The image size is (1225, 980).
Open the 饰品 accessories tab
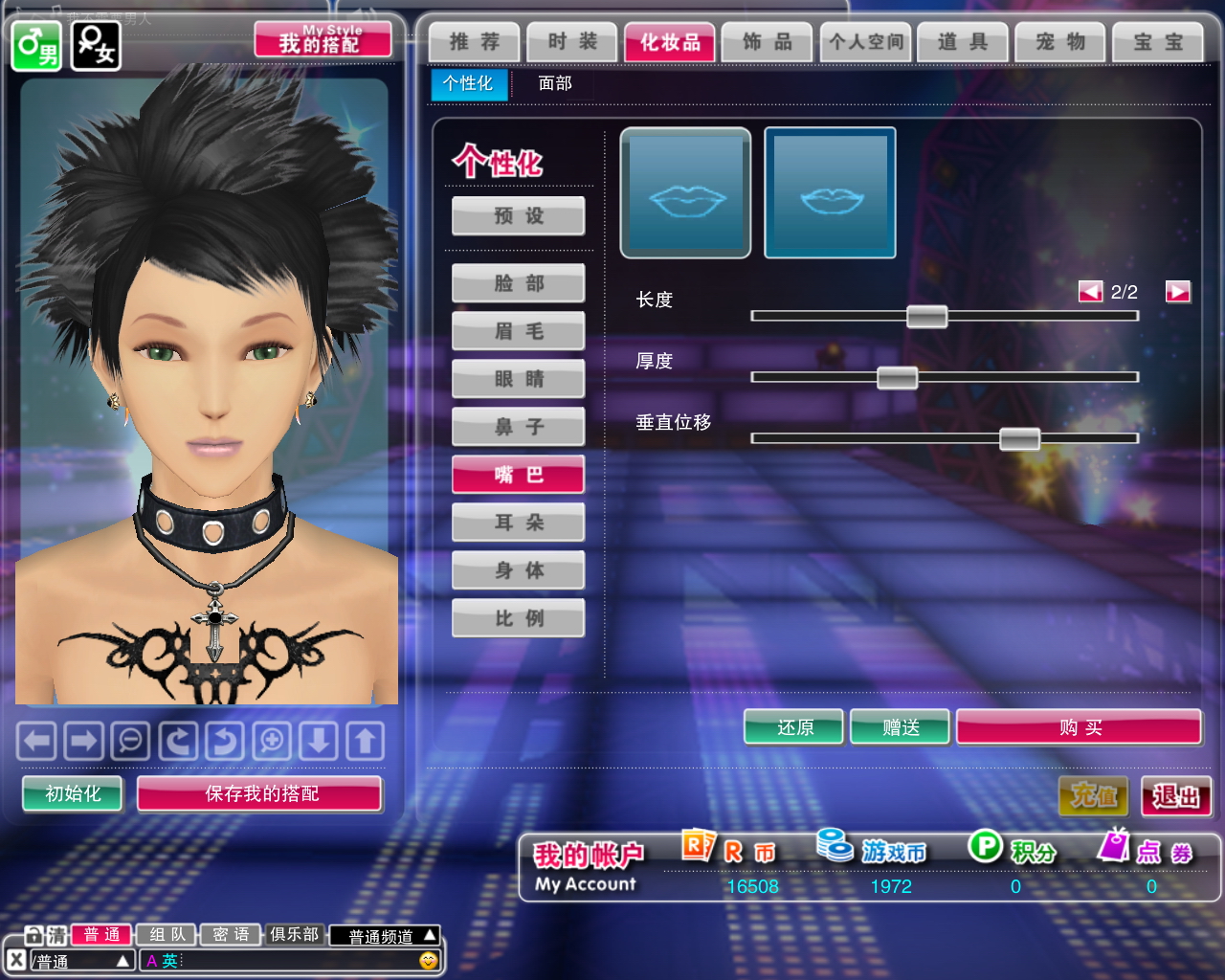(x=768, y=42)
